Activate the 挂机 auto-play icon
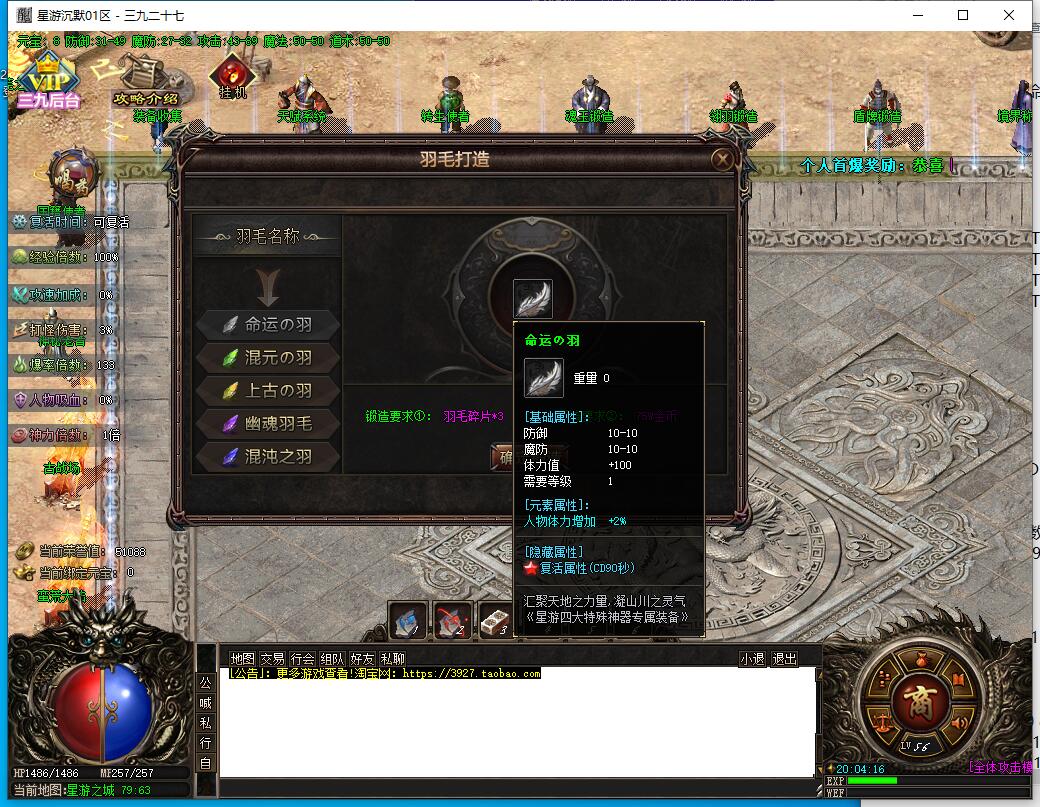1040x807 pixels. [232, 78]
